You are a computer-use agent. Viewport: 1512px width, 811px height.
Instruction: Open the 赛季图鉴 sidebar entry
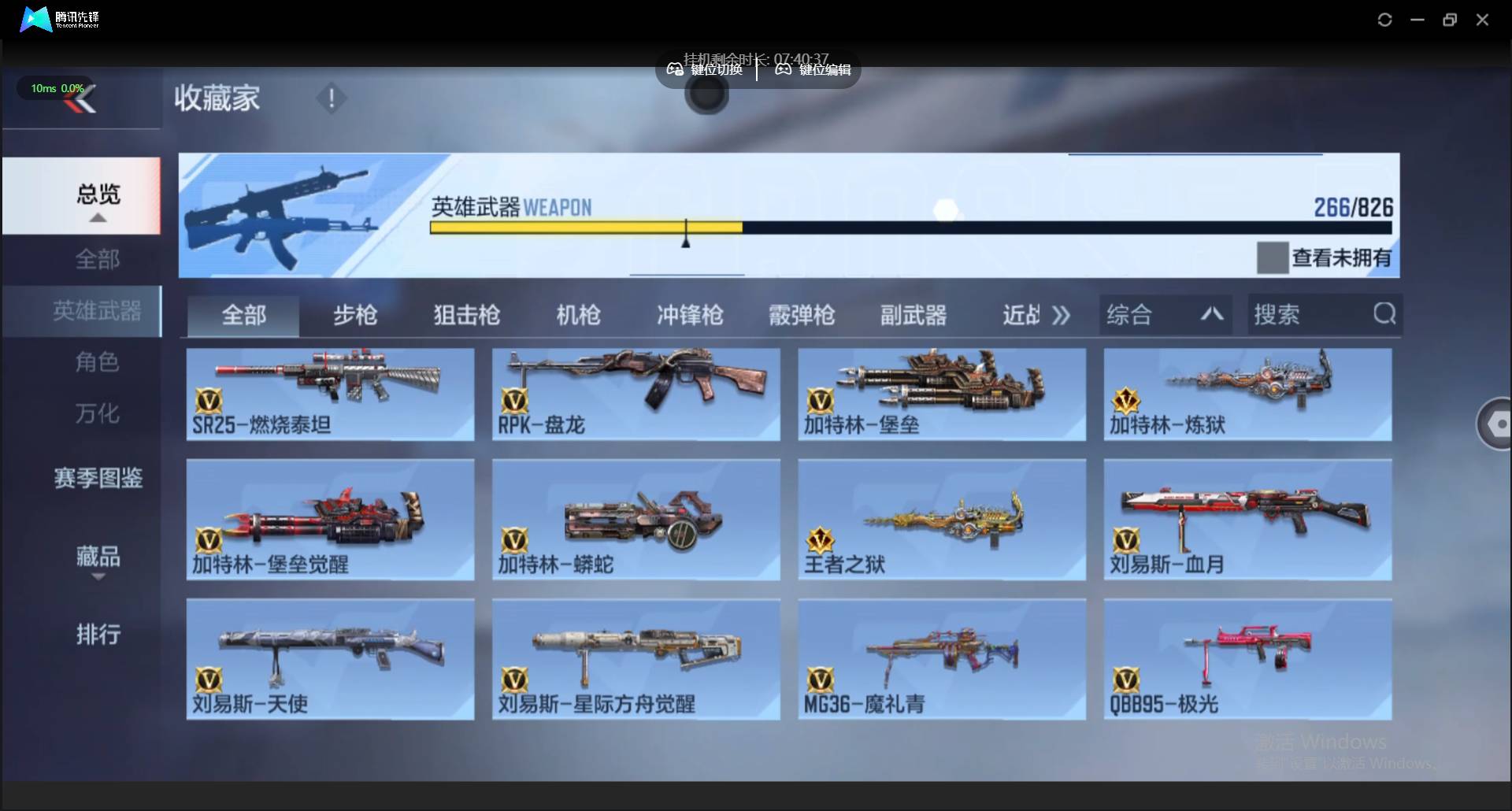click(98, 478)
